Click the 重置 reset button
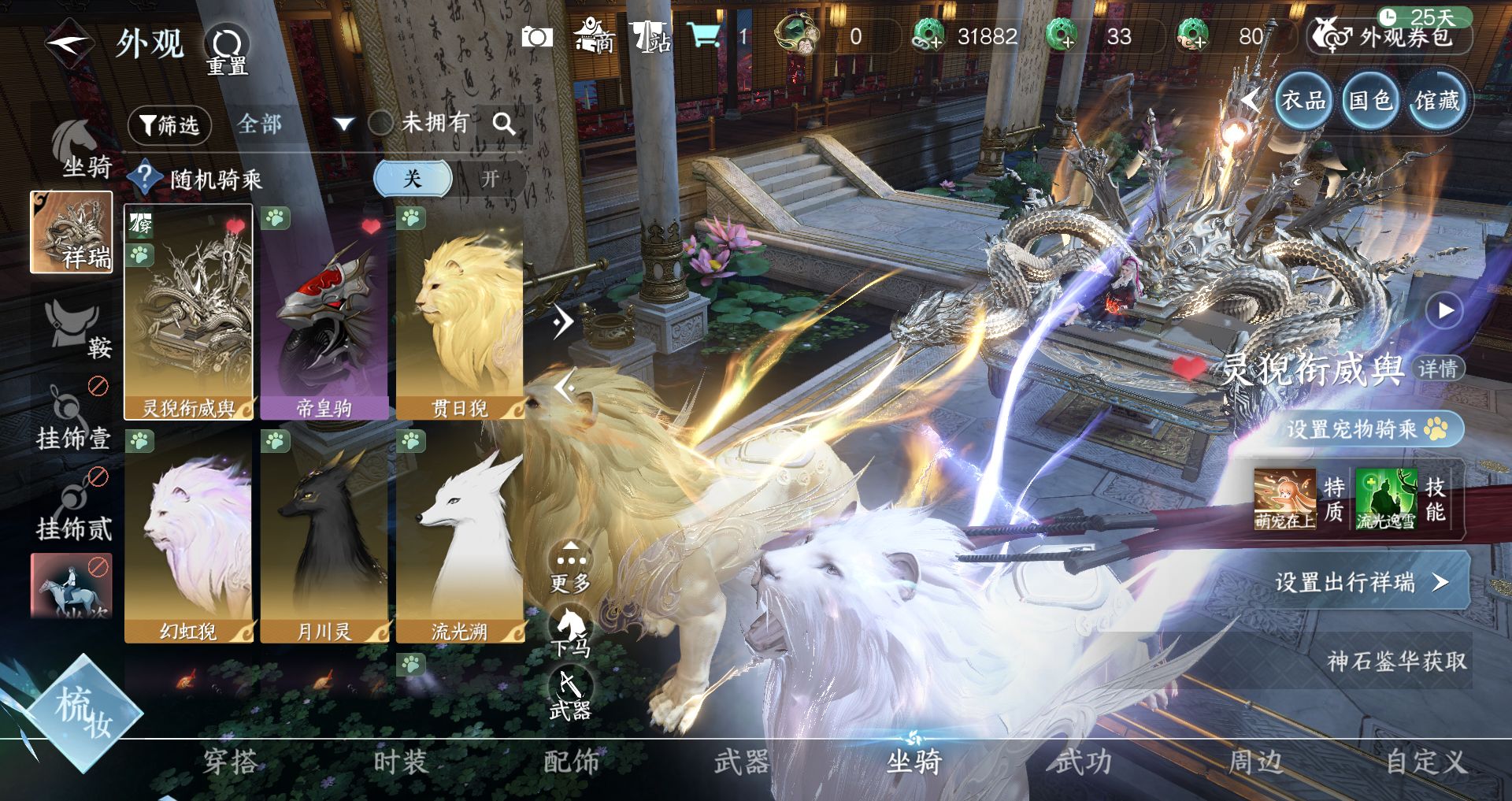The height and width of the screenshot is (801, 1512). pos(227,49)
